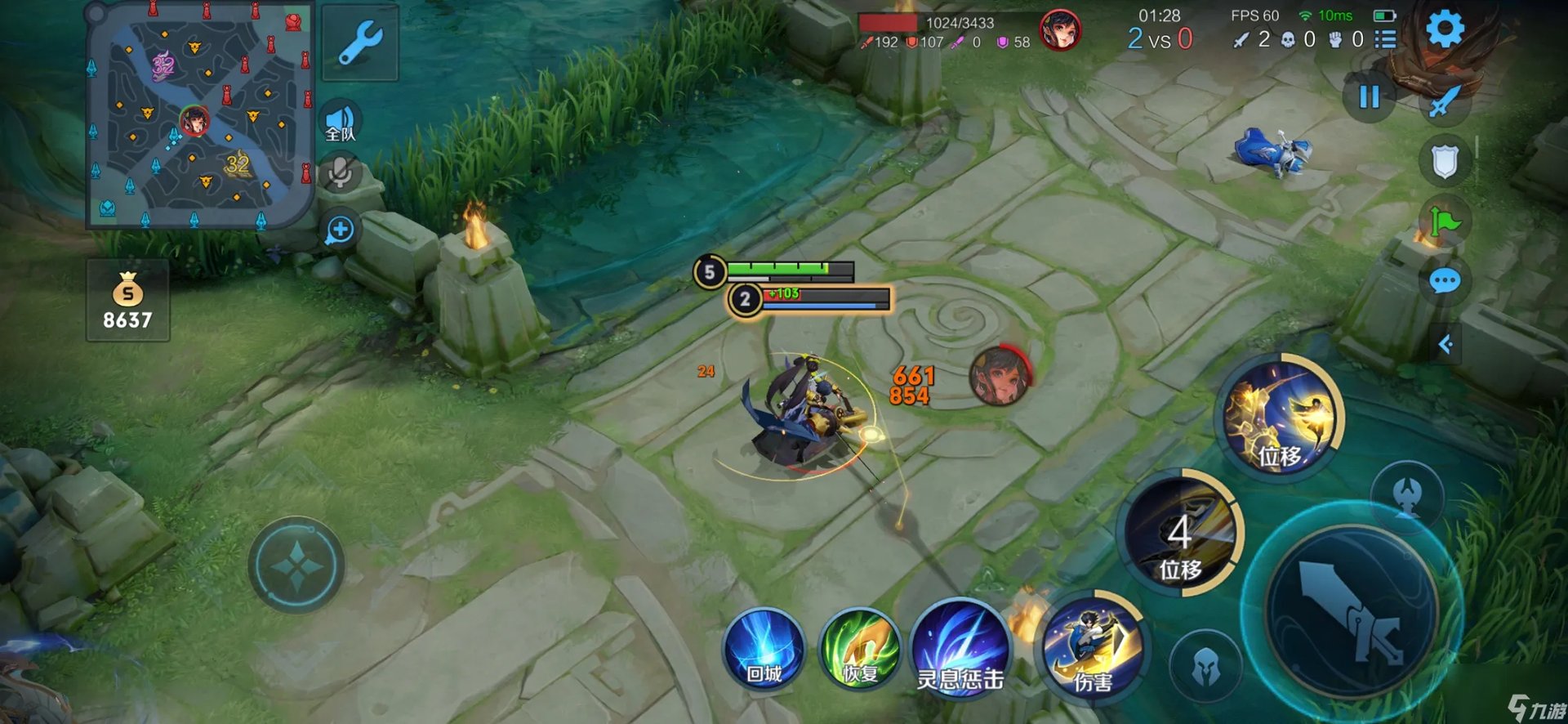
Task: Open the wrench settings tool
Action: click(360, 42)
